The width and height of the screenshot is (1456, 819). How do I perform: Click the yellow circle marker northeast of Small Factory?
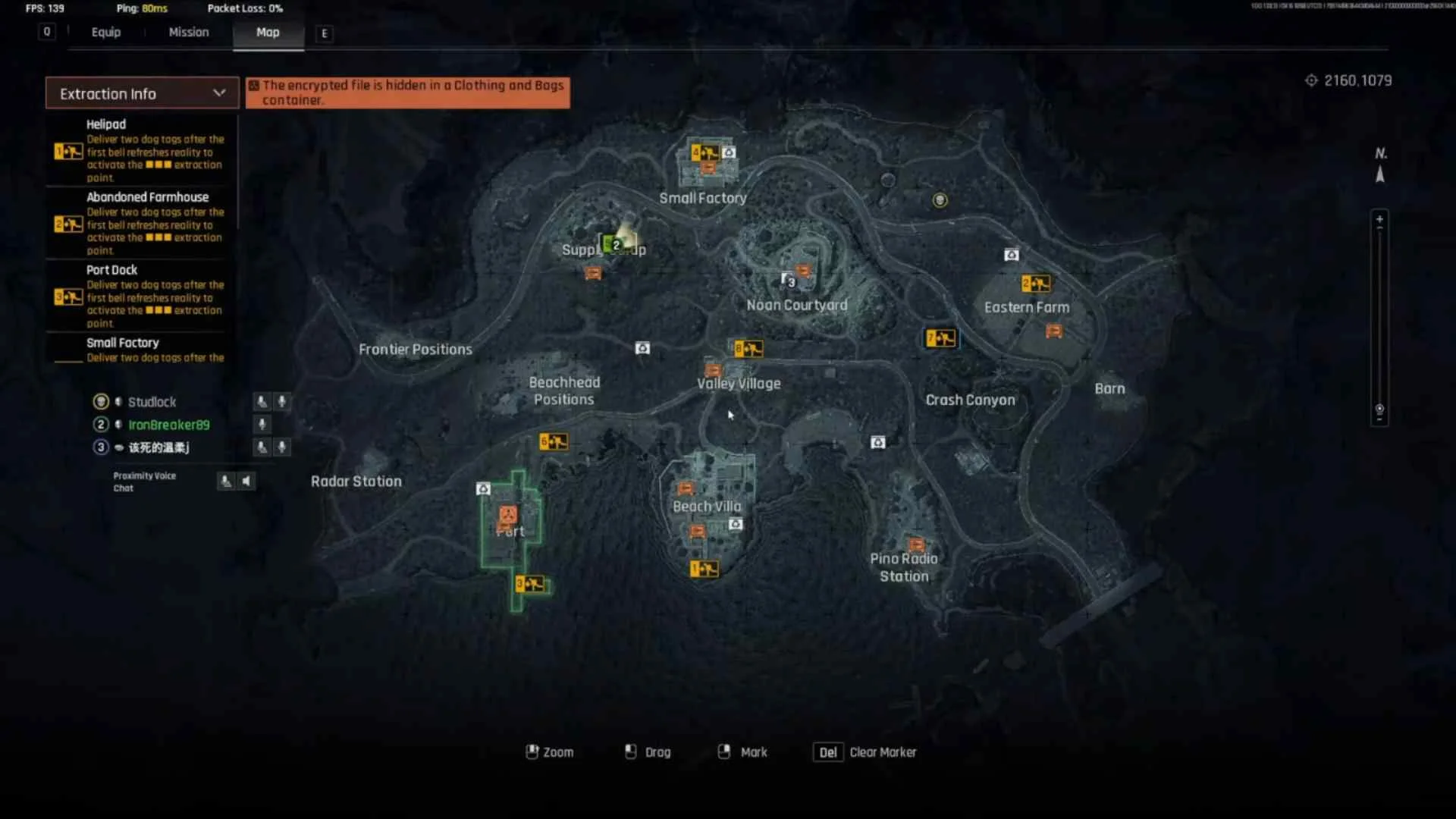click(x=940, y=199)
